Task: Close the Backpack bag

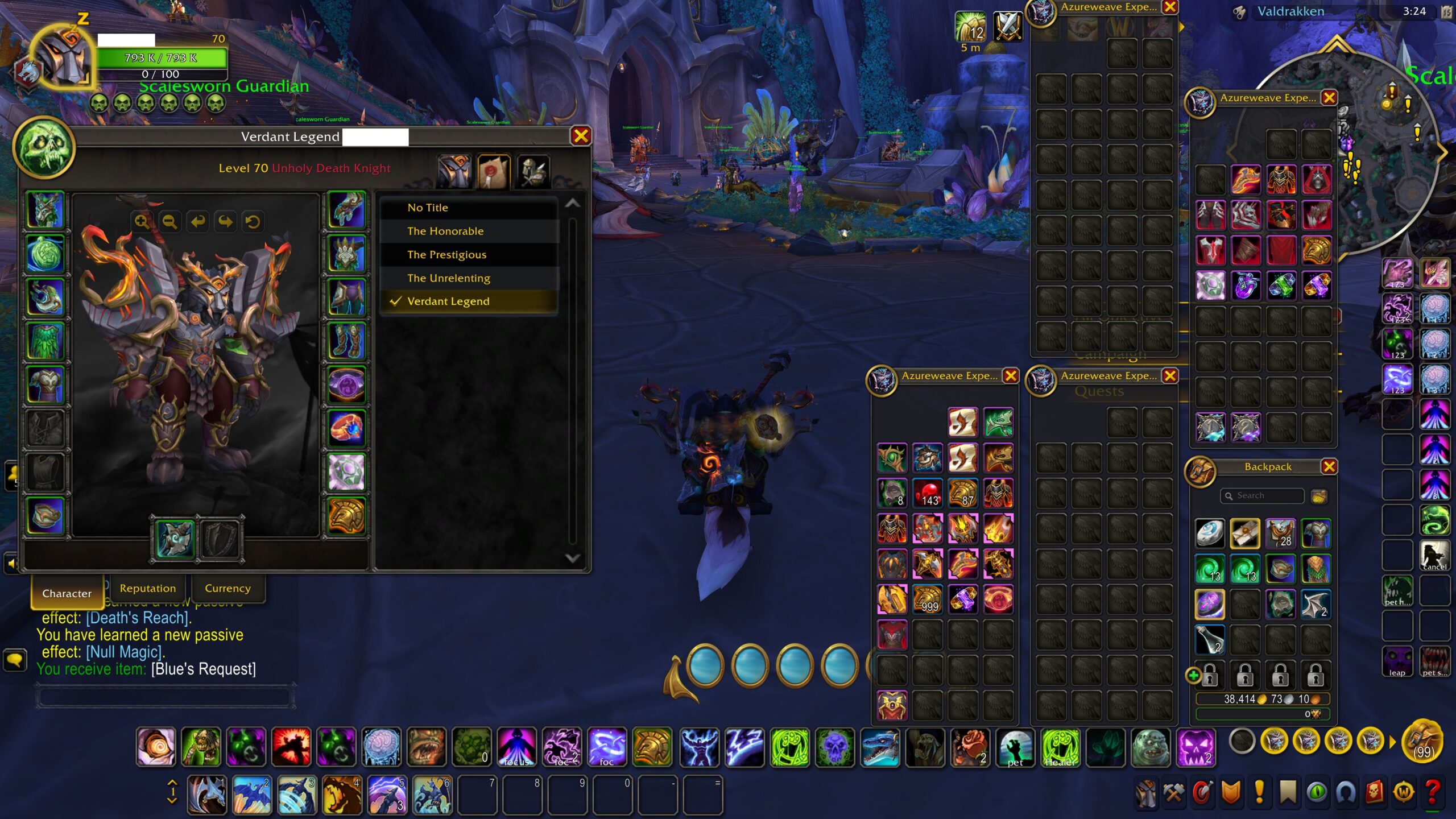Action: [x=1329, y=466]
